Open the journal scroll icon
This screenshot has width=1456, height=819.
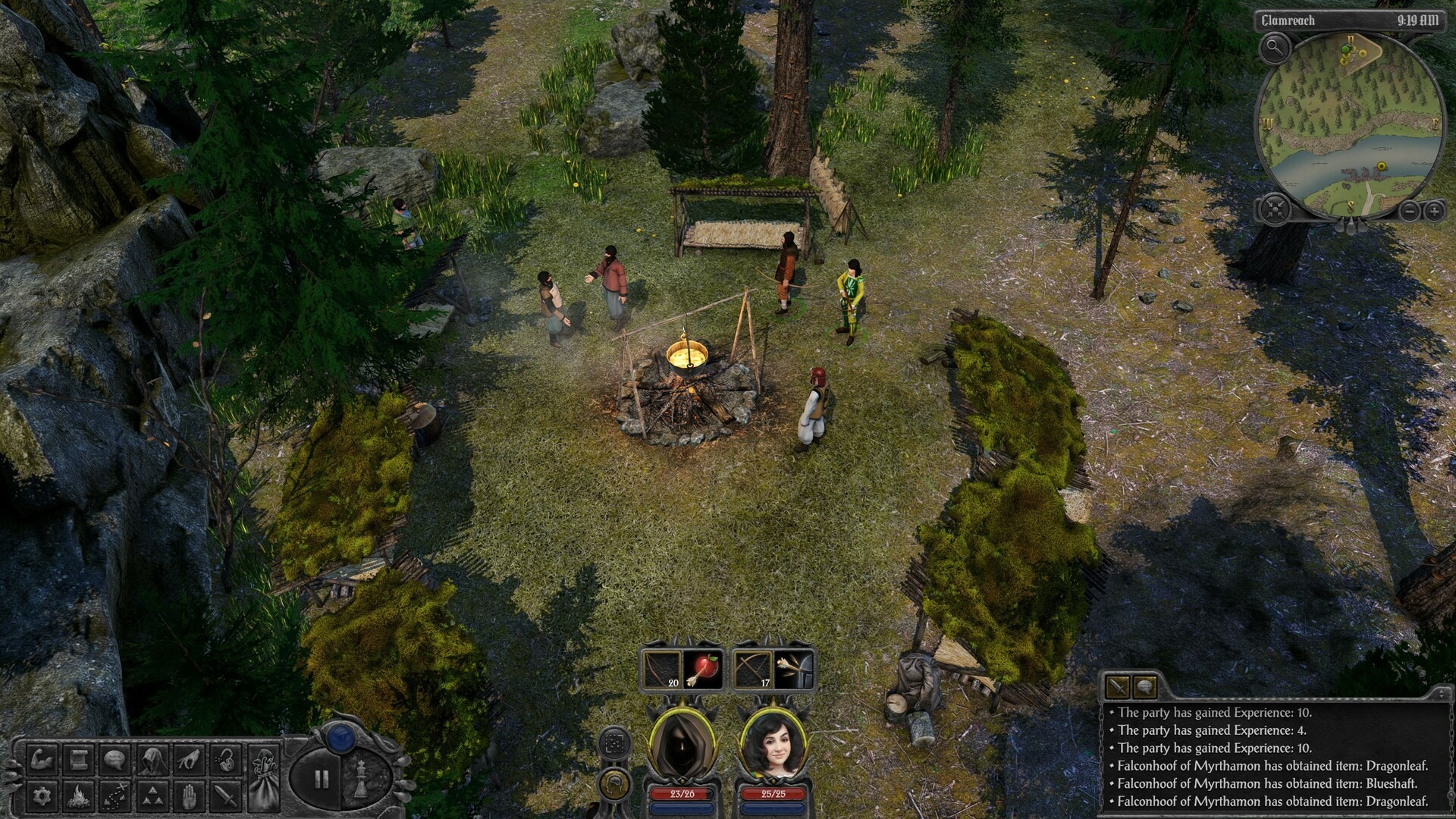click(77, 760)
